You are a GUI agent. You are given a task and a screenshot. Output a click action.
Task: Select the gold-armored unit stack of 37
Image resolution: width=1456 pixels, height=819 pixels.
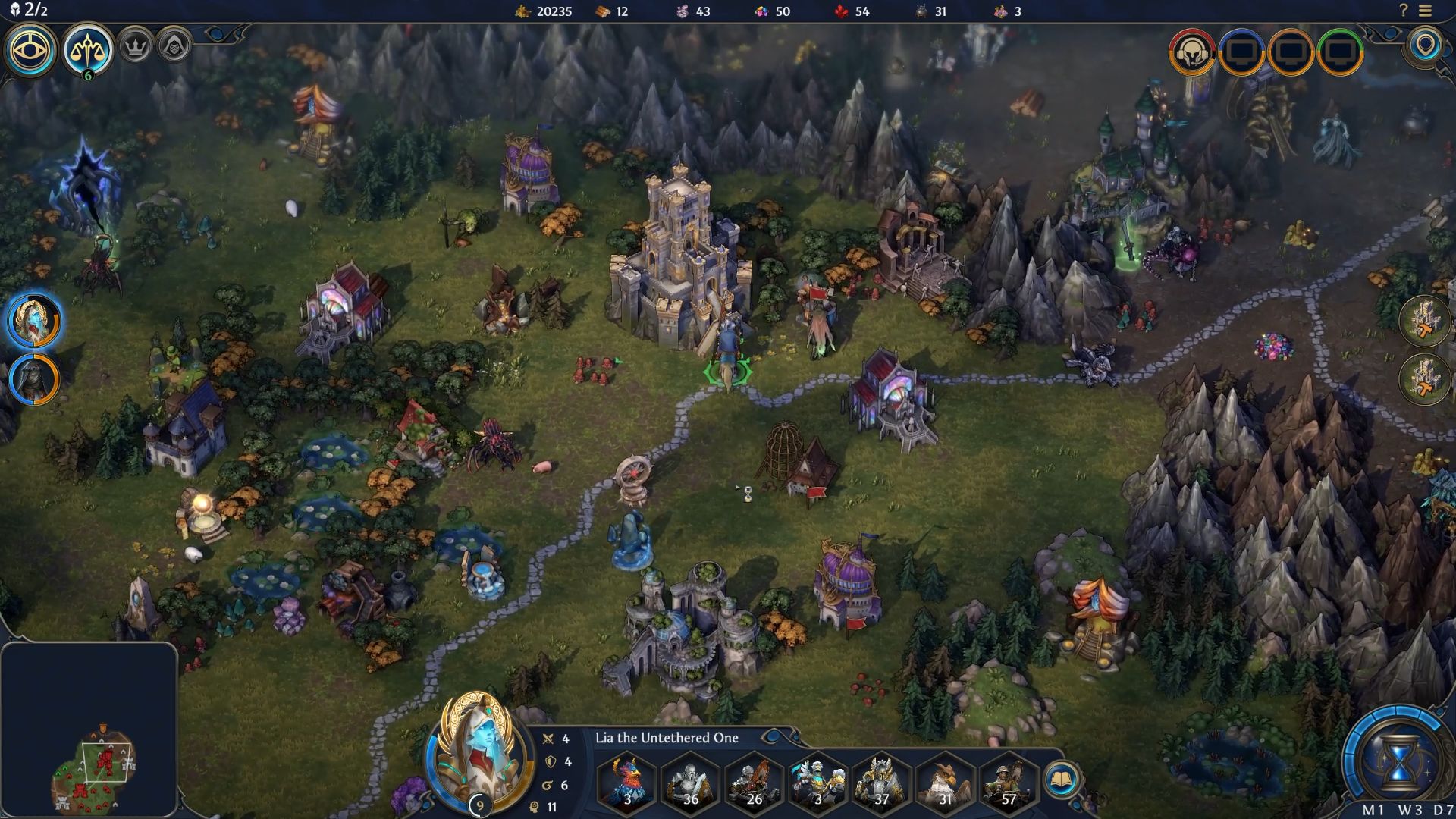(x=881, y=780)
